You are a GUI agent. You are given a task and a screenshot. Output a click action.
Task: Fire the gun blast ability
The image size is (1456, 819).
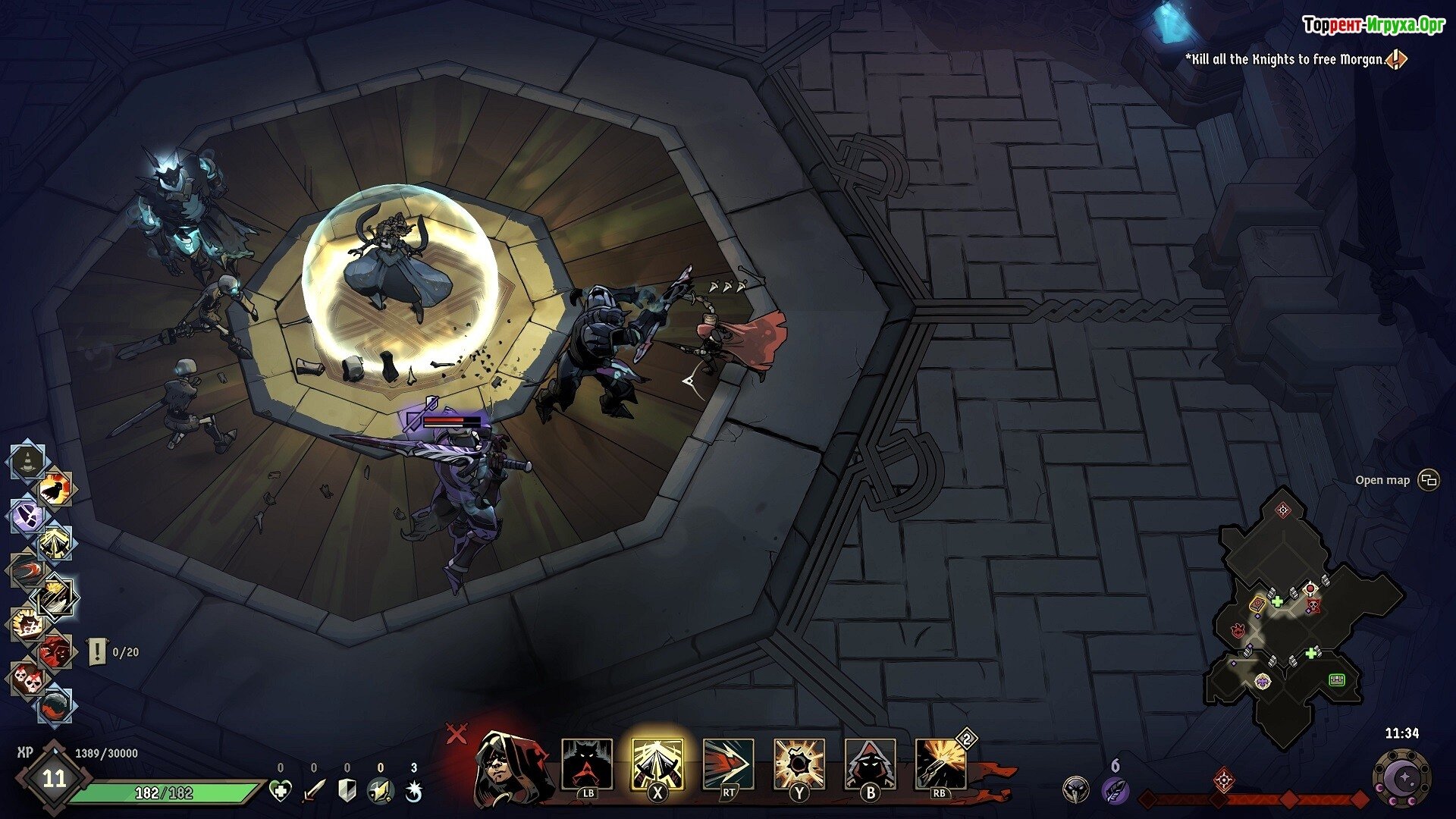[x=940, y=764]
